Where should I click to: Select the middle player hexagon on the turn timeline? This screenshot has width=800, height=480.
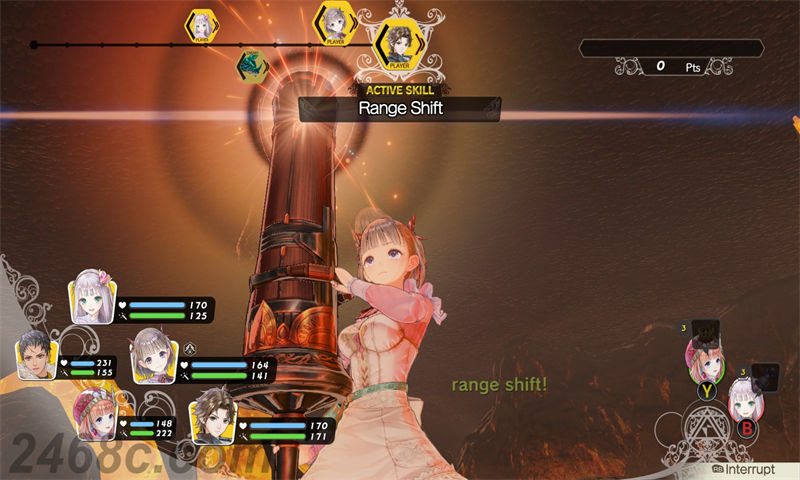[334, 24]
